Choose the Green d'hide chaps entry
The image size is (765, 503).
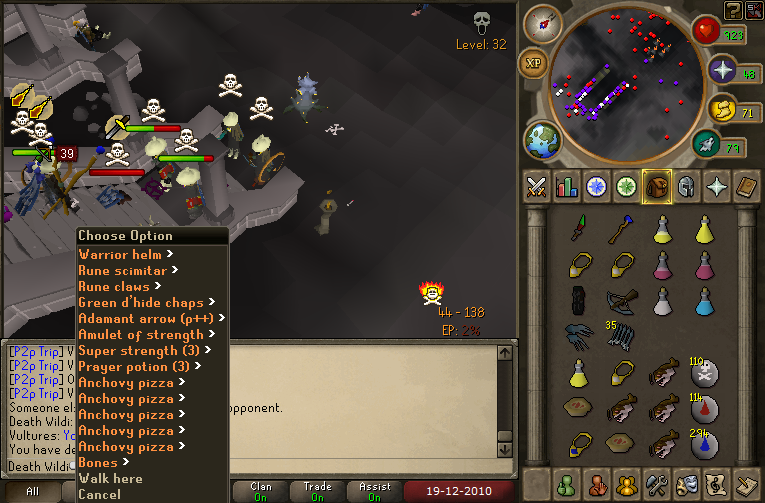coord(140,302)
